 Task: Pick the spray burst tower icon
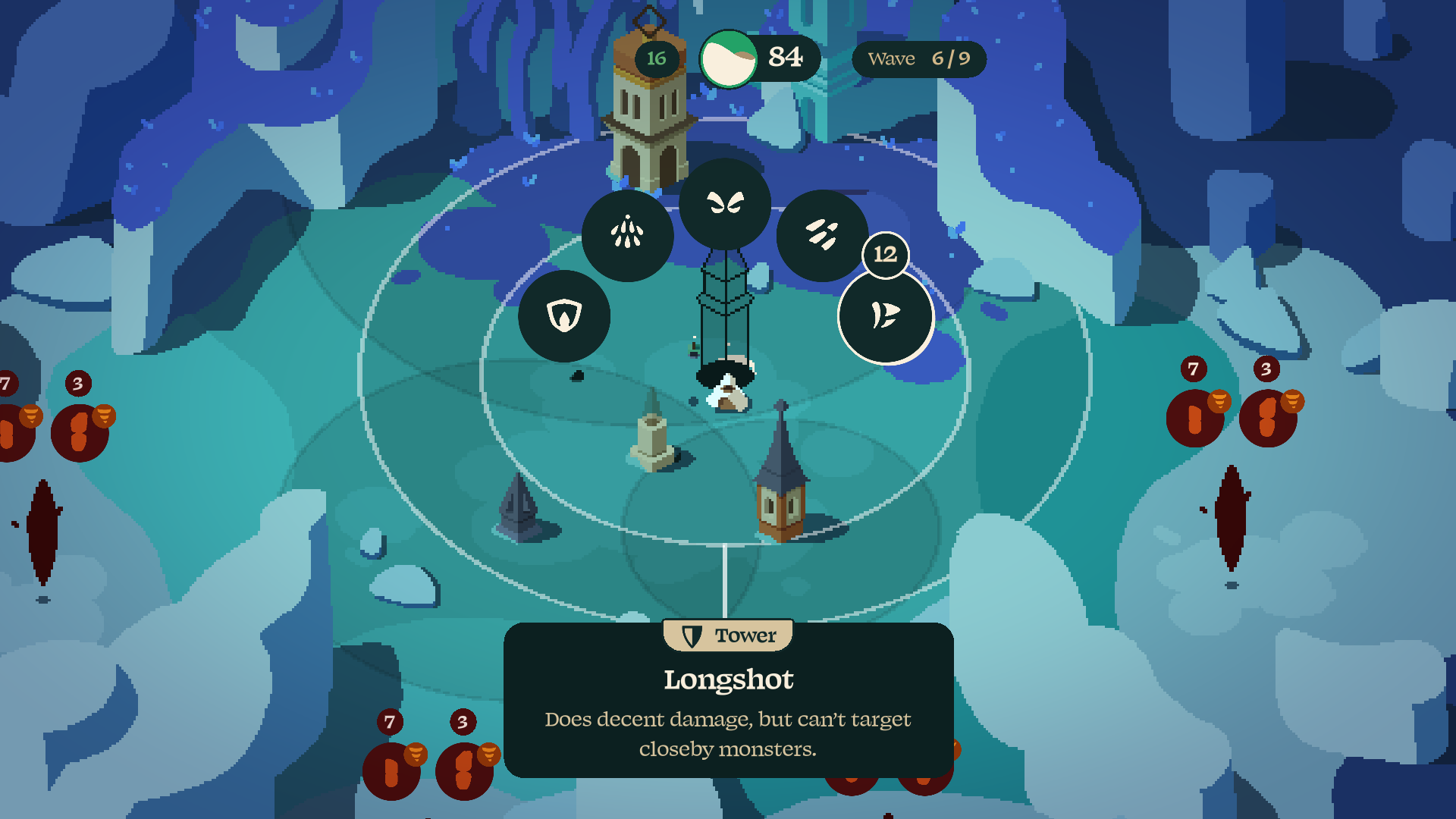[627, 234]
